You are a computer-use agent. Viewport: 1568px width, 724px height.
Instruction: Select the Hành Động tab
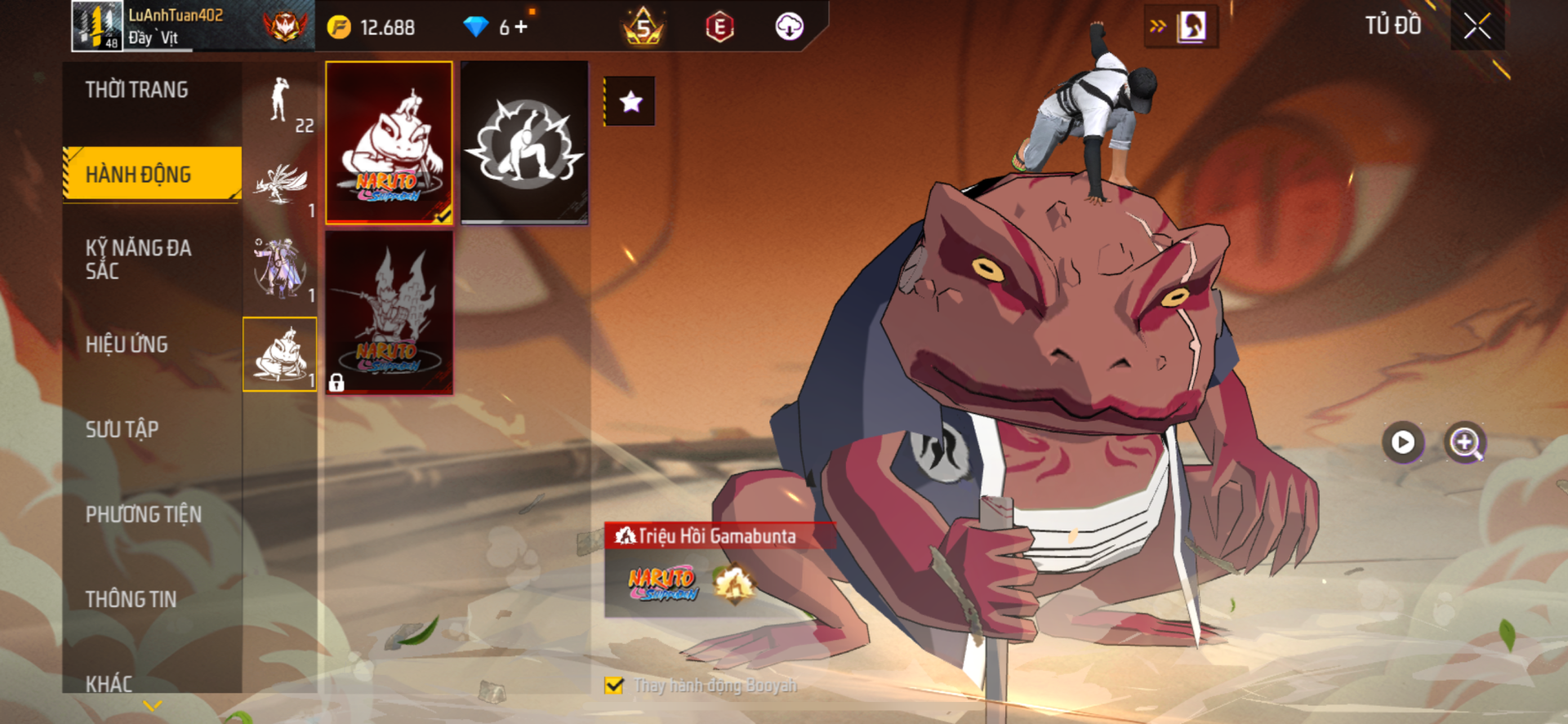coord(139,174)
